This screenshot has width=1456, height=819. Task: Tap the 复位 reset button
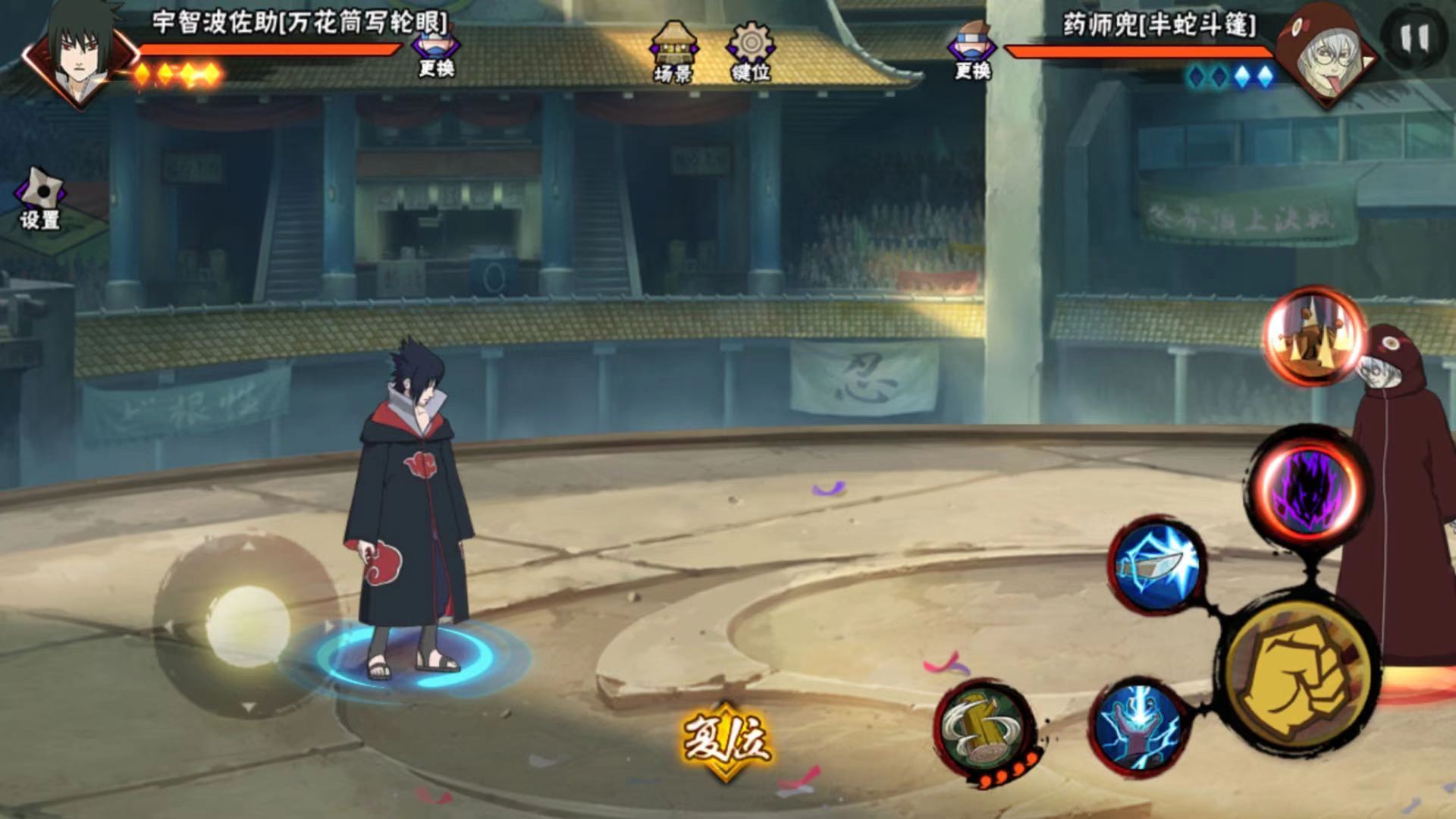pyautogui.click(x=726, y=739)
